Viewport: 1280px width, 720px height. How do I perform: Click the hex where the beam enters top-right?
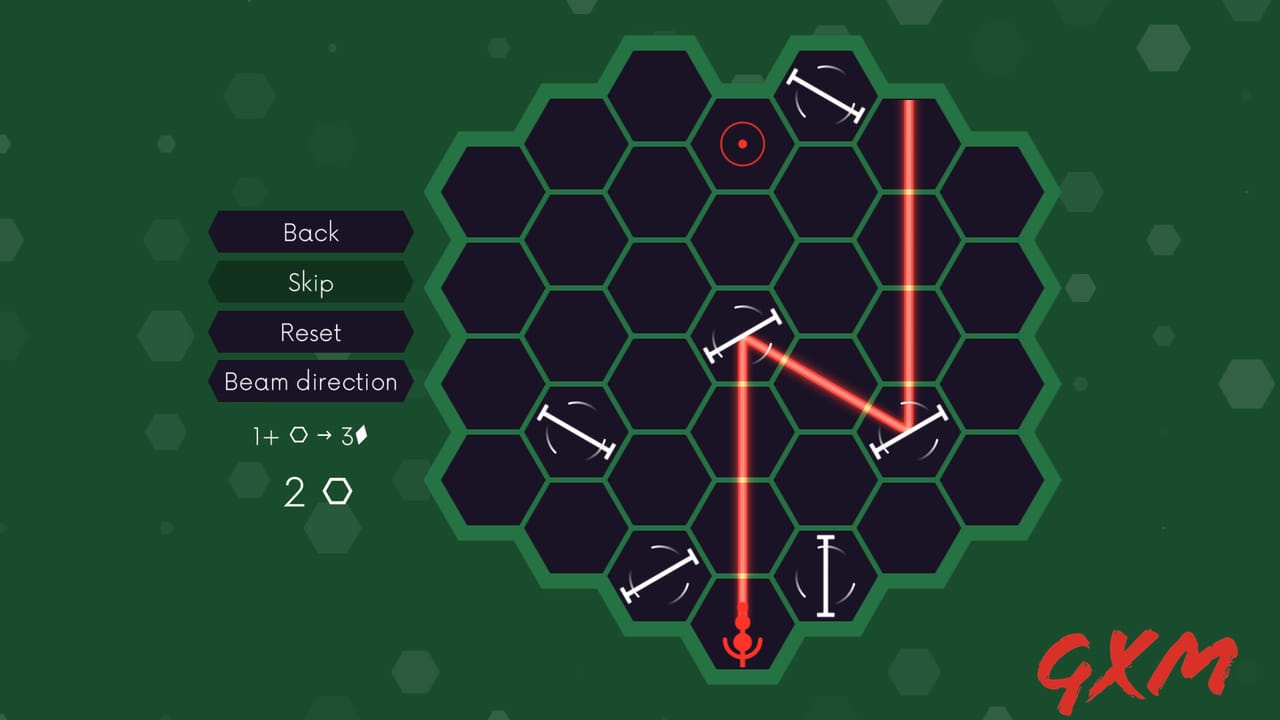[x=908, y=144]
